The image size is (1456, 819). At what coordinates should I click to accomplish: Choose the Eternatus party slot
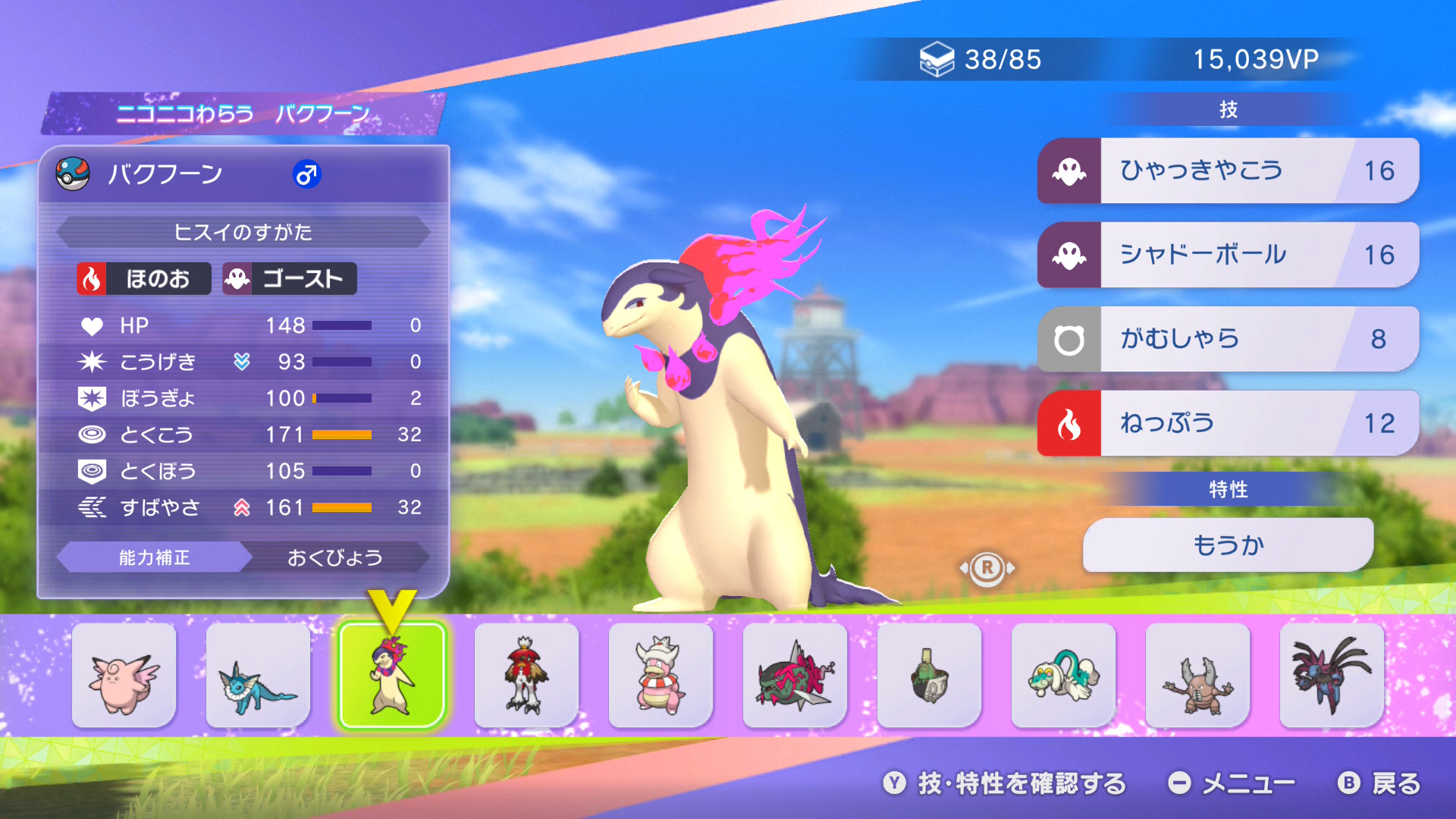click(x=795, y=675)
